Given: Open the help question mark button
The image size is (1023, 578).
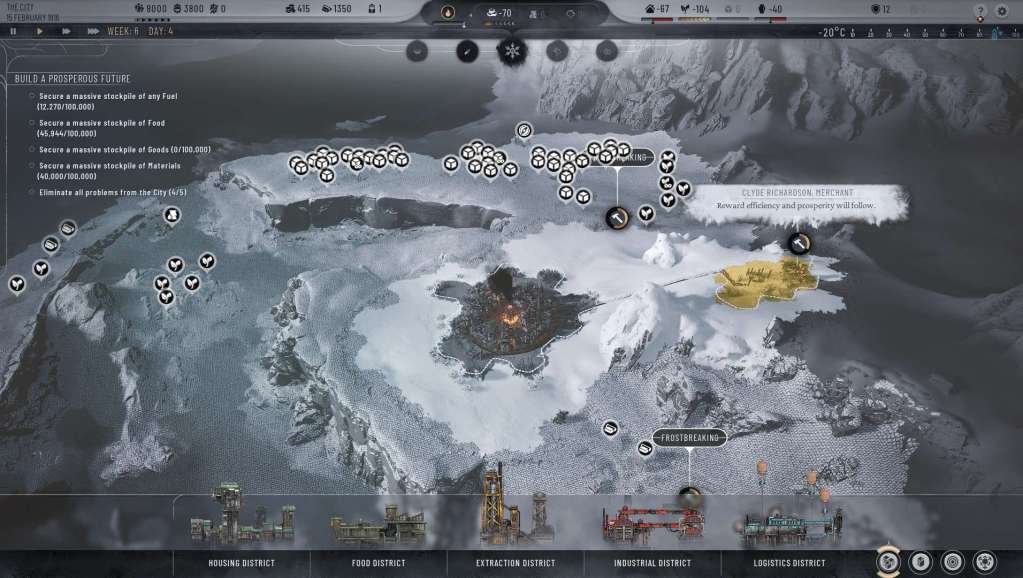Looking at the screenshot, I should coord(979,11).
